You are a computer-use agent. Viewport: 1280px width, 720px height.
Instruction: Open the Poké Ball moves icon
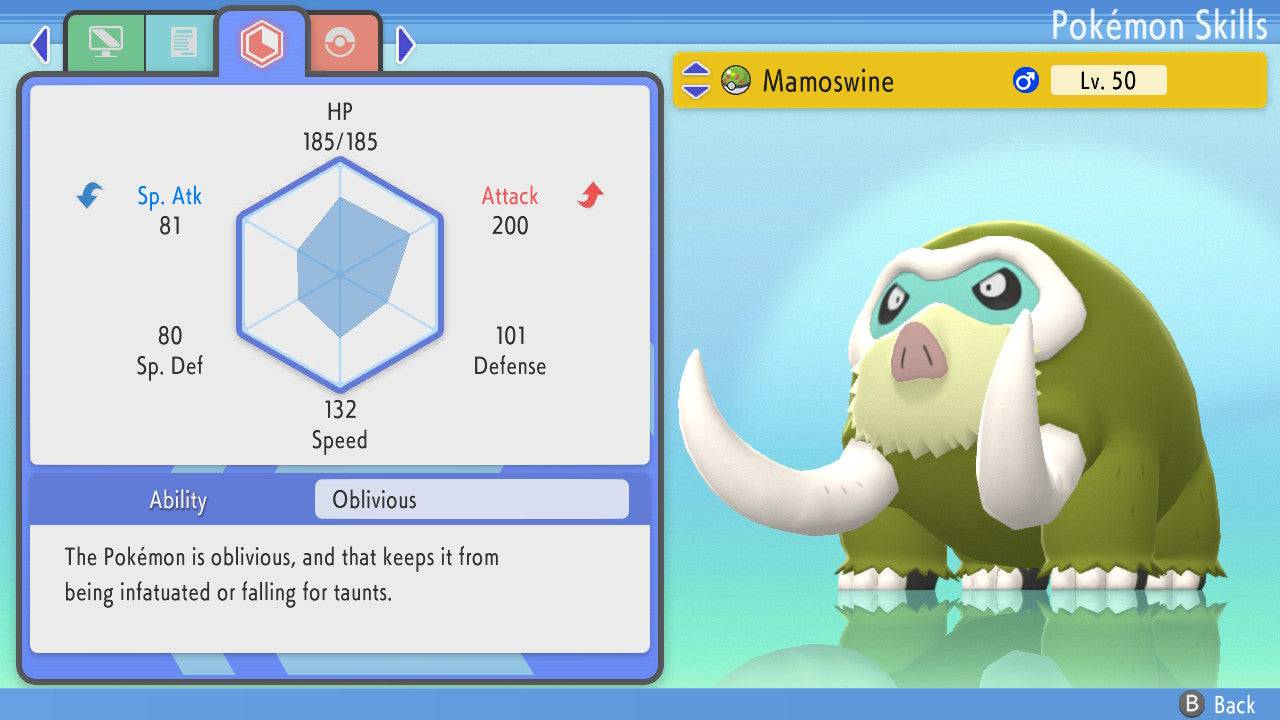click(342, 42)
